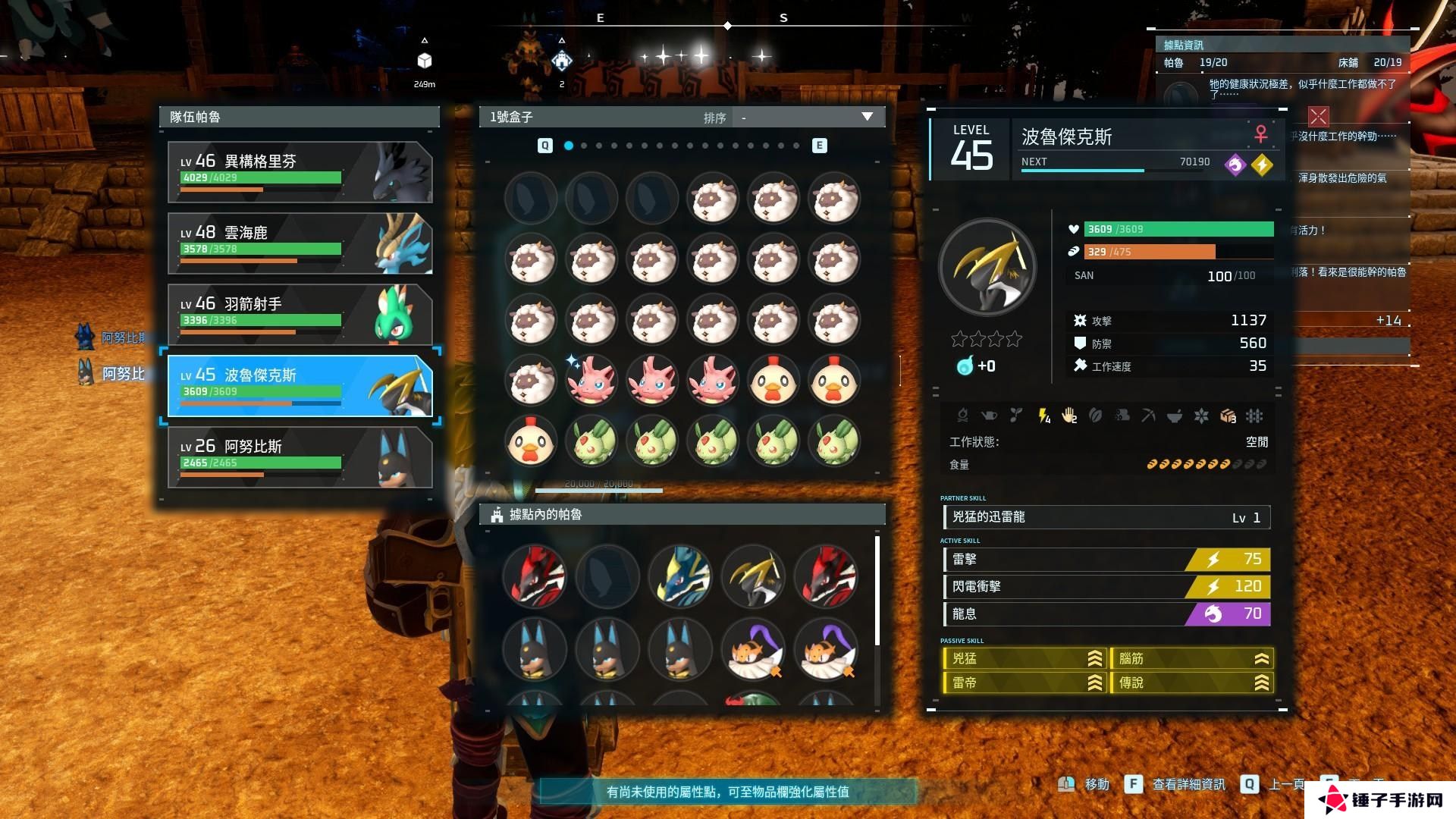Viewport: 1456px width, 819px height.
Task: Choose the 龍息 dragon skill
Action: tap(1106, 613)
